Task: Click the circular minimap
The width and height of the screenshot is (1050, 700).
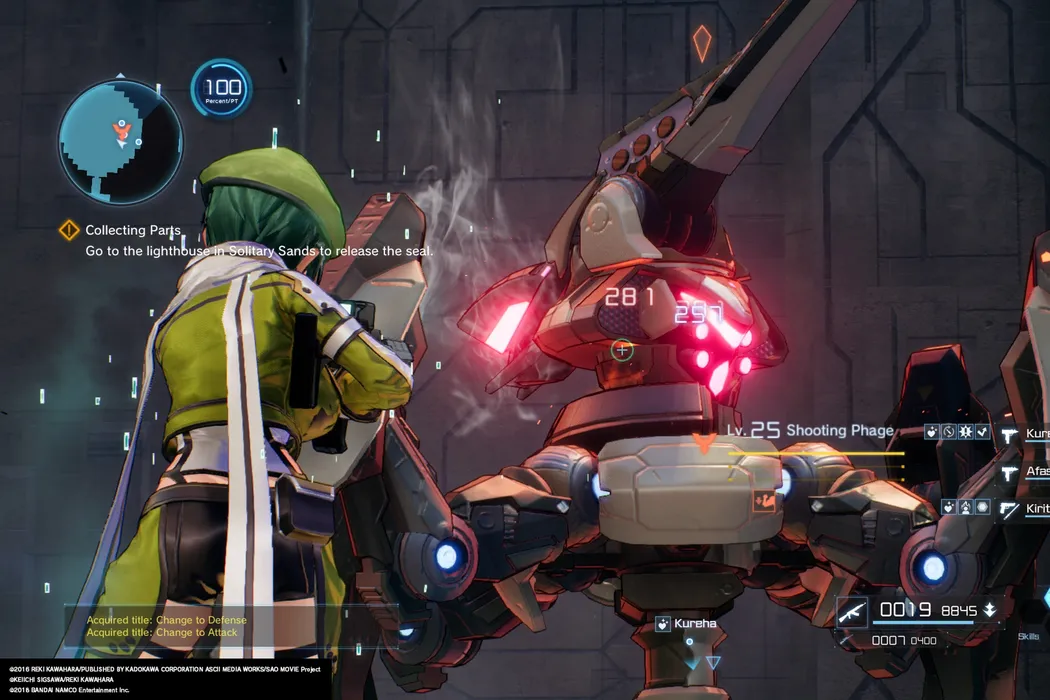Action: point(120,141)
